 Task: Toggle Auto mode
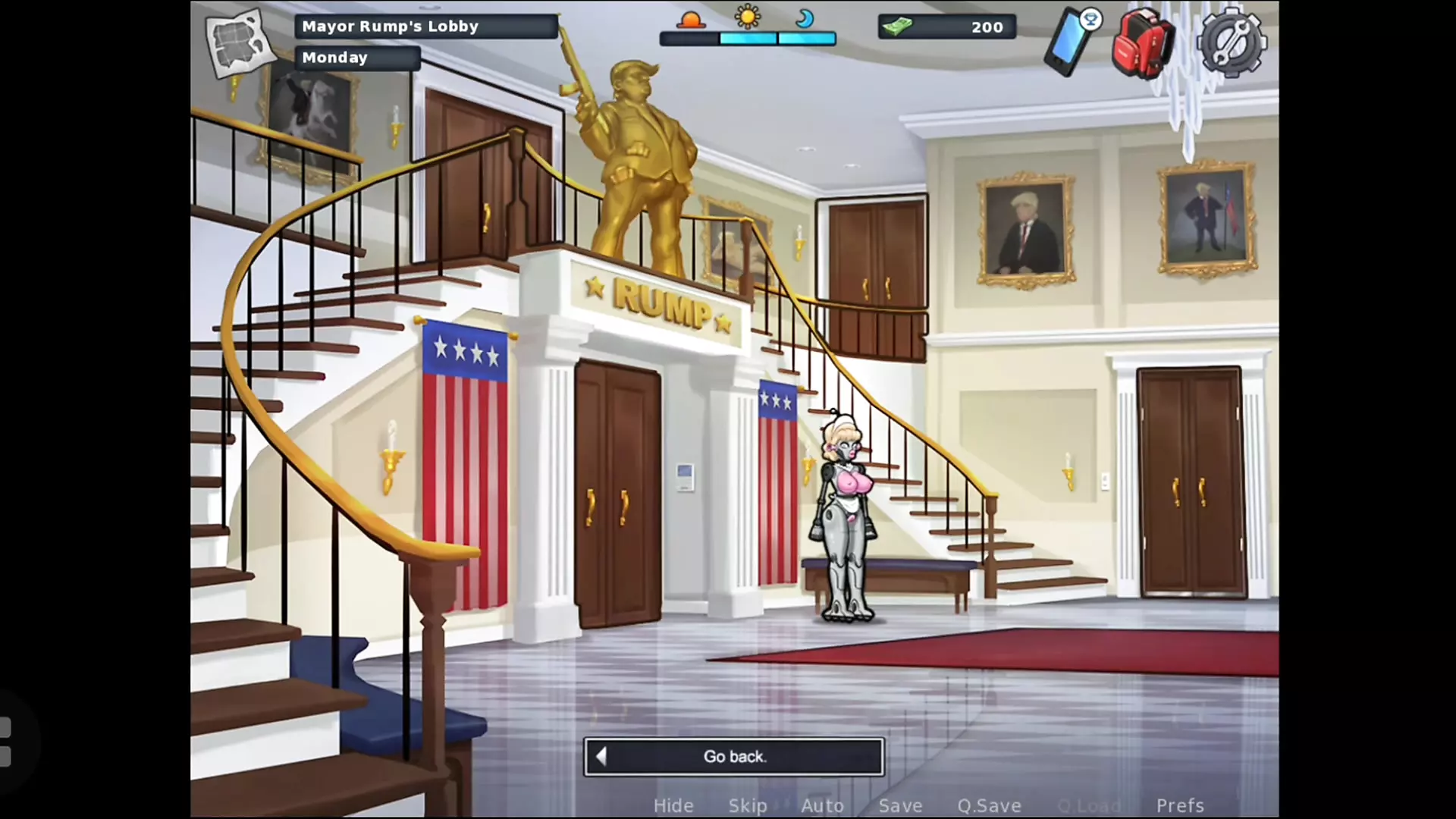823,805
